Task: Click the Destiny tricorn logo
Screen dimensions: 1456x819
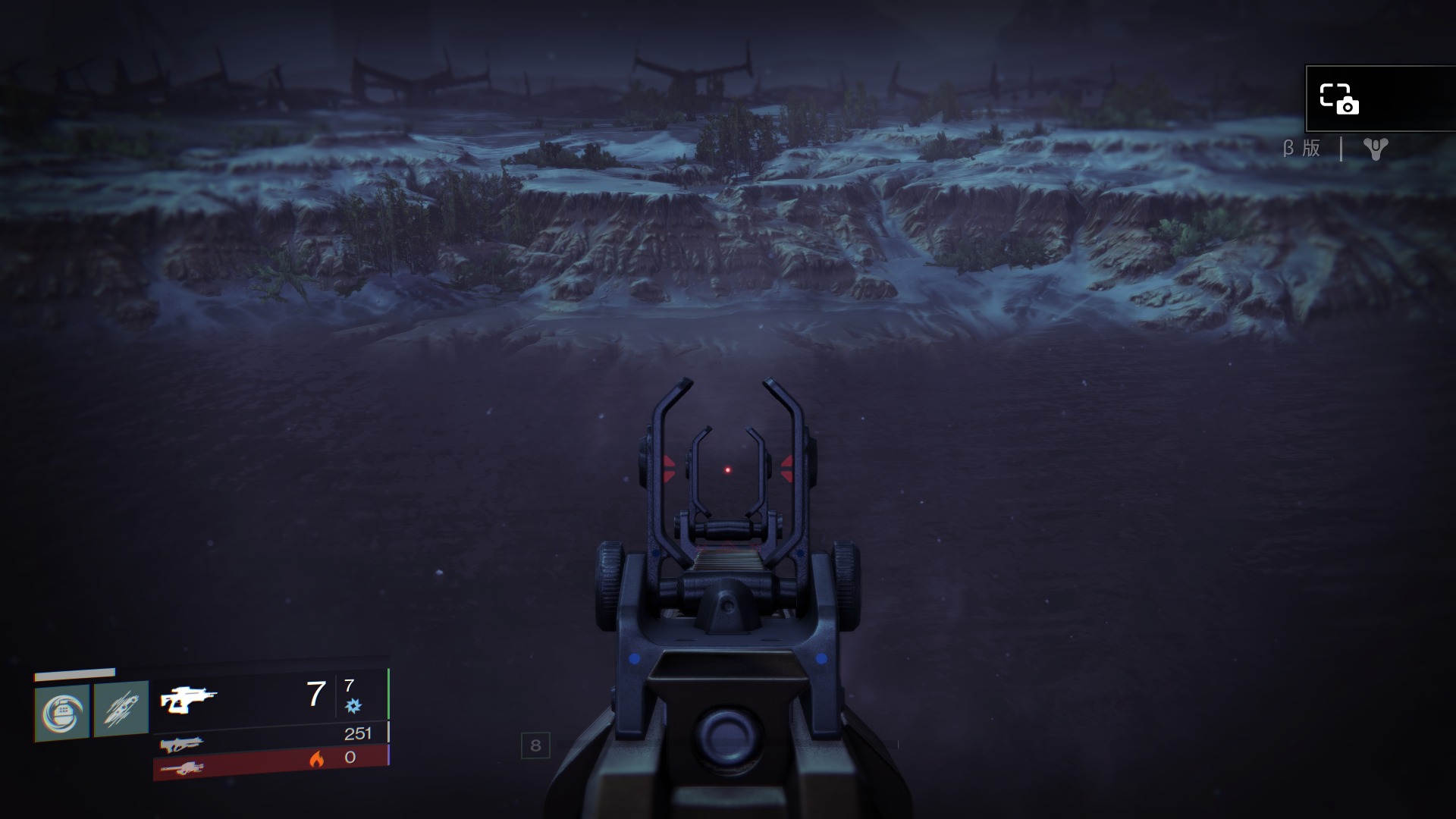Action: click(1375, 149)
